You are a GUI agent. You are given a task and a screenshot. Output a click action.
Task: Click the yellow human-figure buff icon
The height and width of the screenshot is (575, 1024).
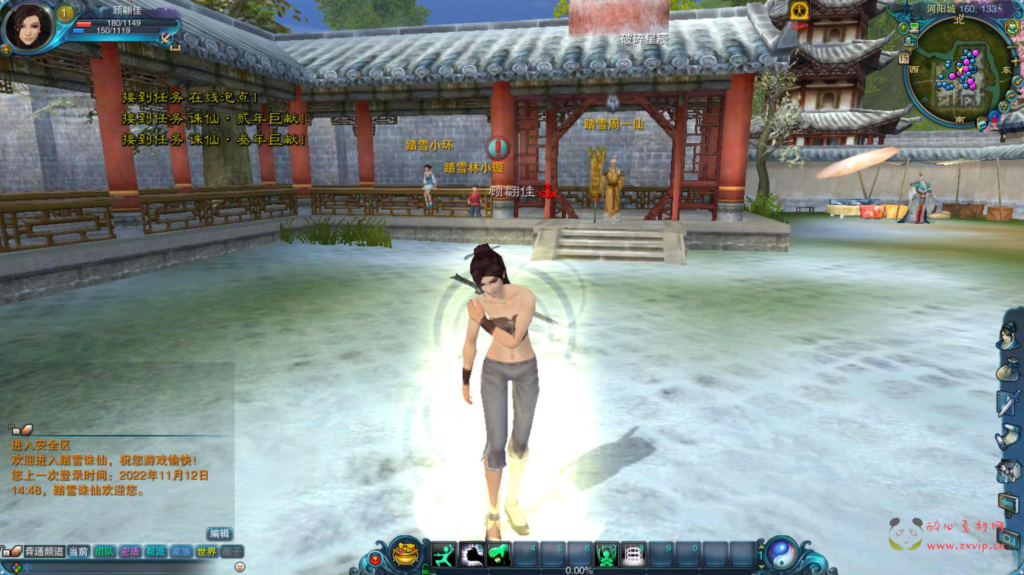click(799, 11)
